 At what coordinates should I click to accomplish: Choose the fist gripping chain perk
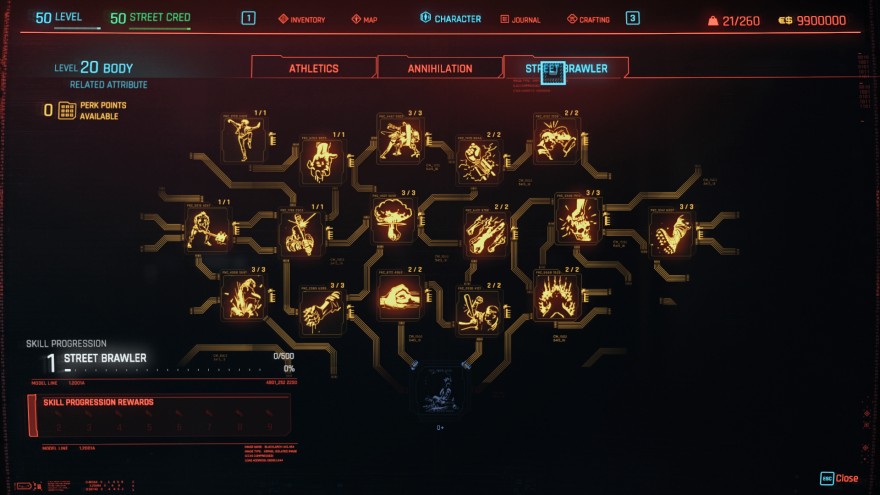coord(322,310)
